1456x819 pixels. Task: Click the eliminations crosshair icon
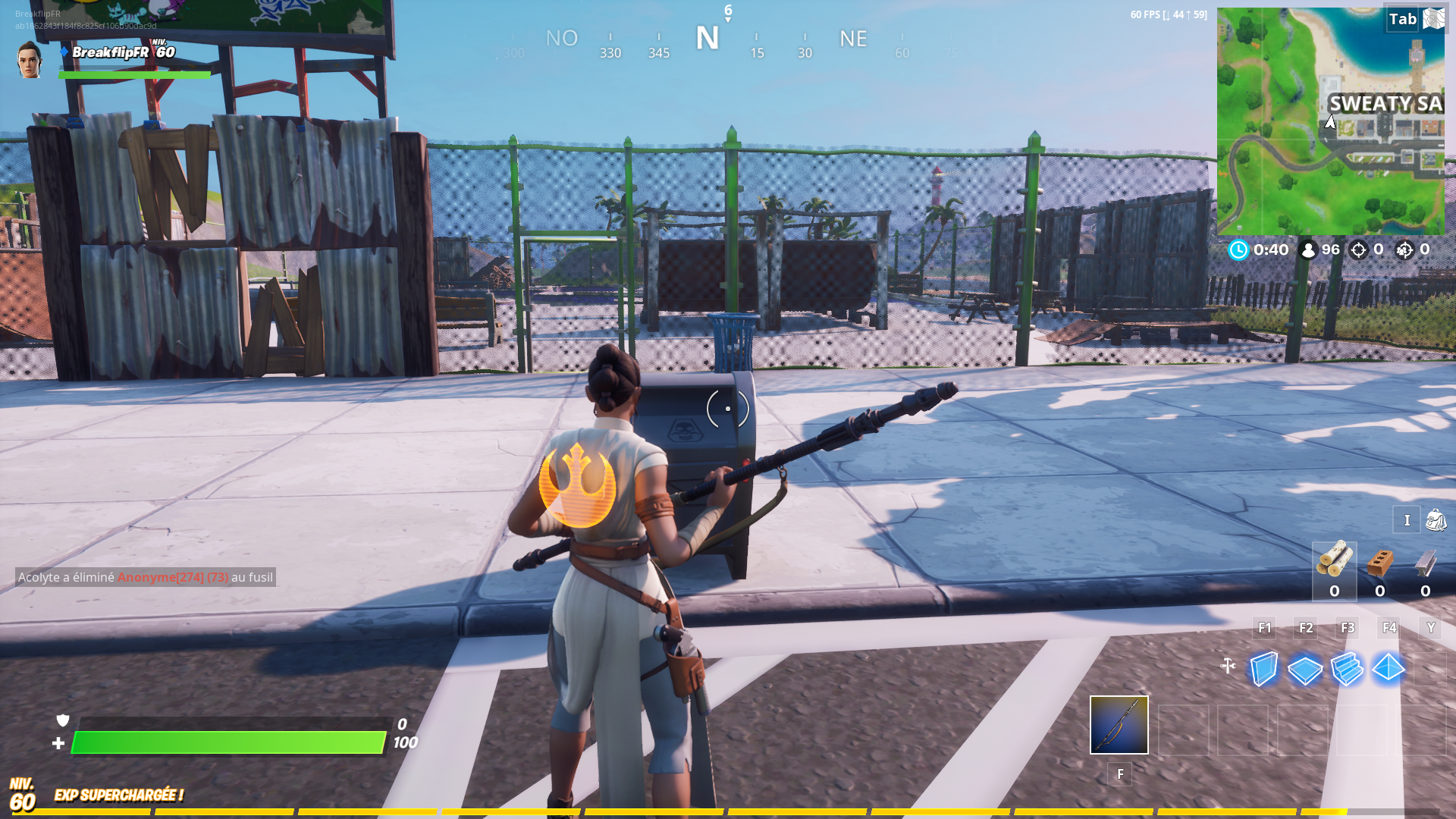point(1357,249)
